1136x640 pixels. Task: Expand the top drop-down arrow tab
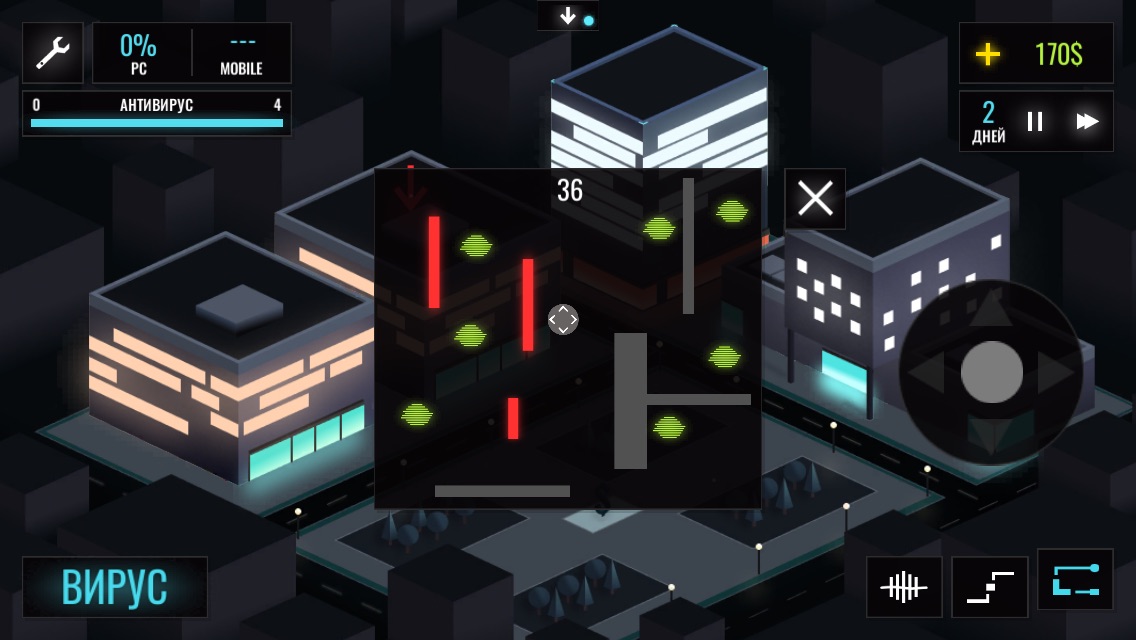[568, 16]
